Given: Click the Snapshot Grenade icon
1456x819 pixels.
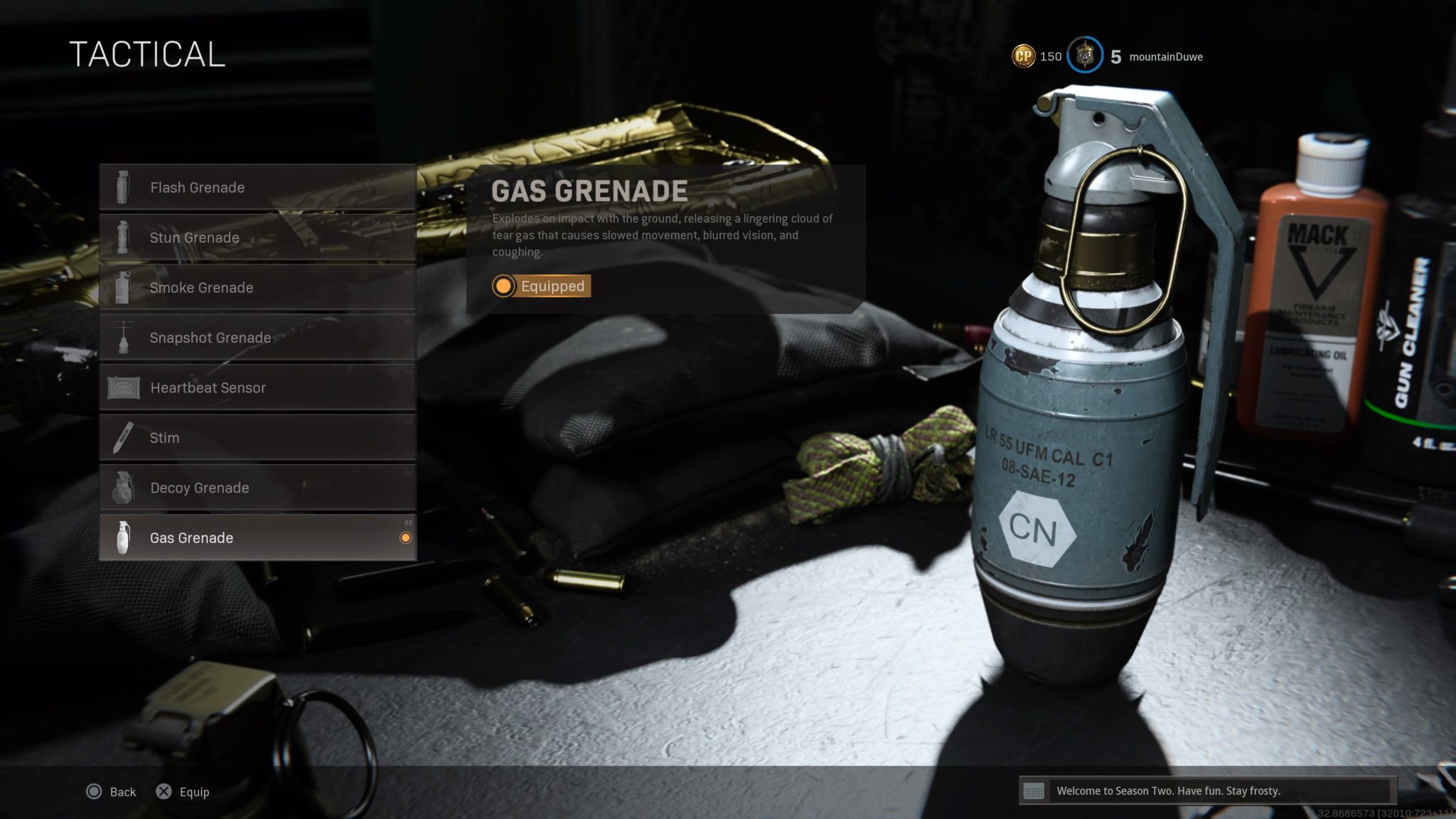Looking at the screenshot, I should pos(124,338).
